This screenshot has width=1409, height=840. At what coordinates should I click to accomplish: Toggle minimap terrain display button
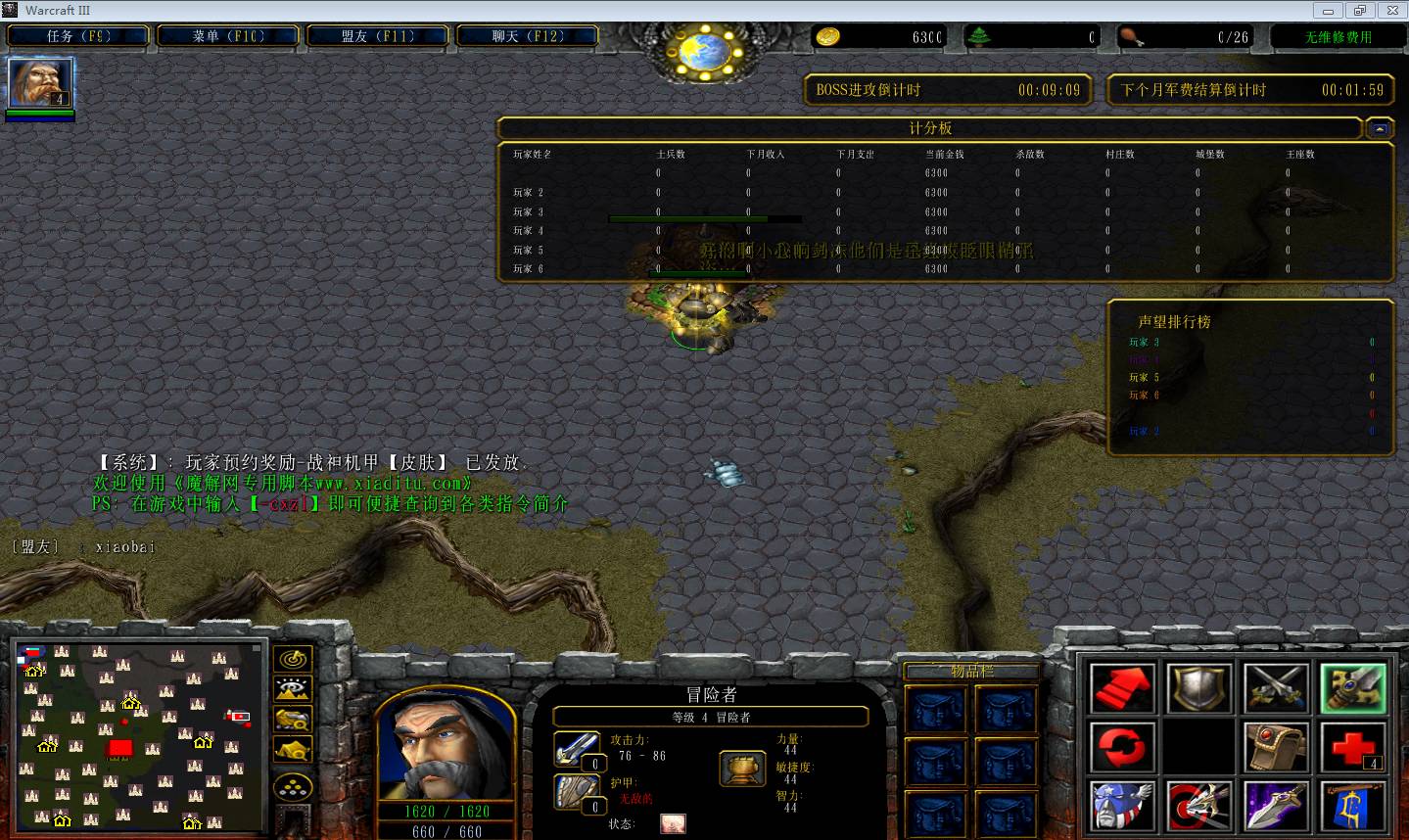coord(293,689)
